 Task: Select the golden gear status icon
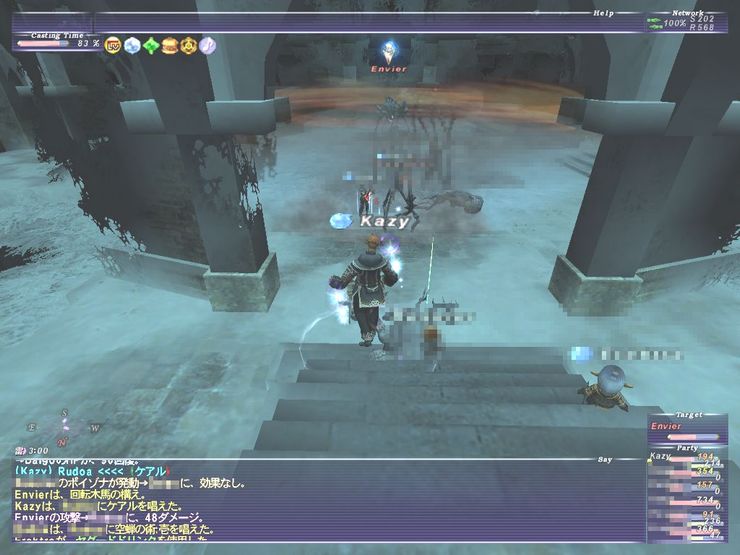(x=188, y=45)
